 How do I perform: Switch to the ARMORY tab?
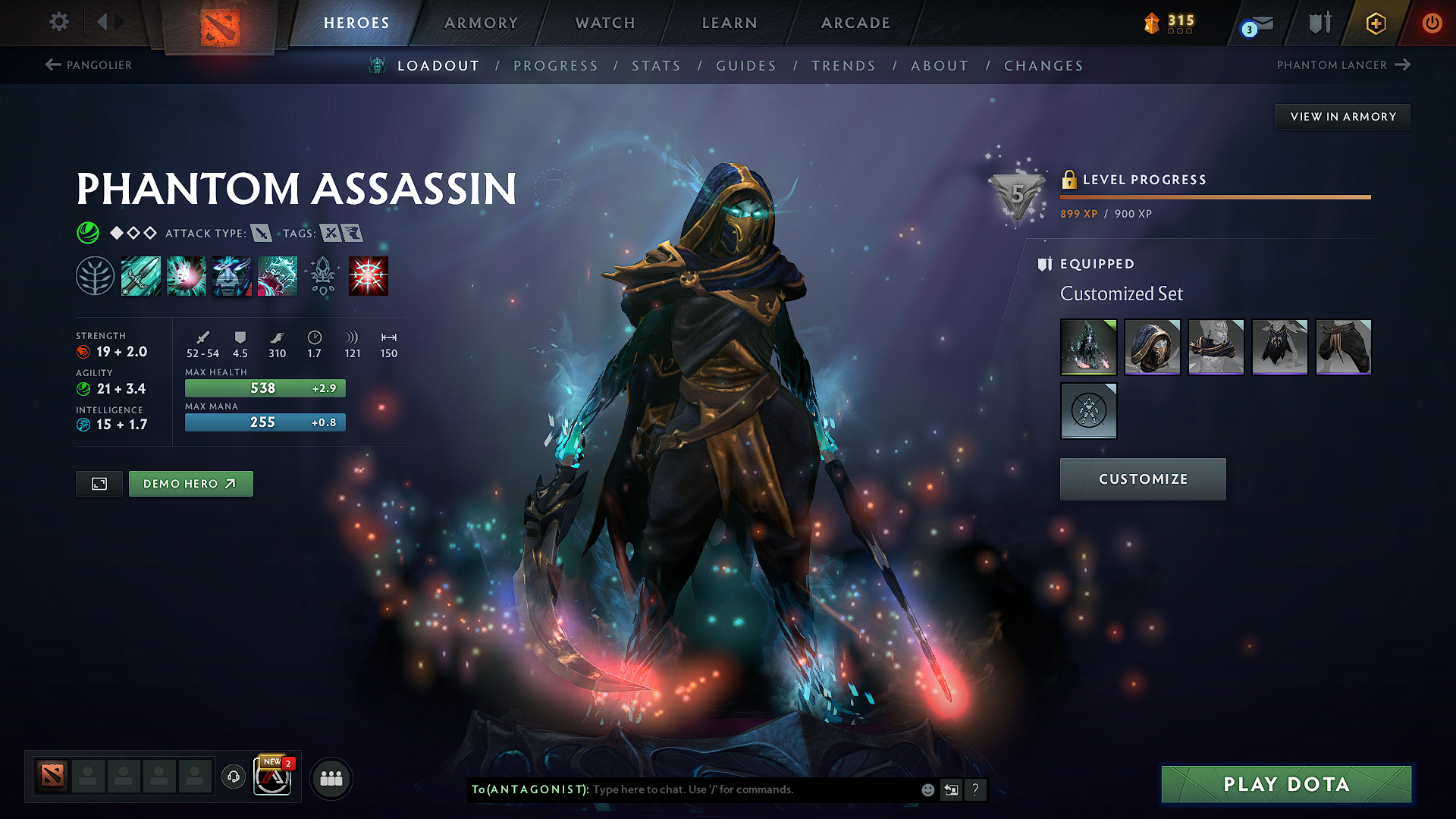pos(481,23)
